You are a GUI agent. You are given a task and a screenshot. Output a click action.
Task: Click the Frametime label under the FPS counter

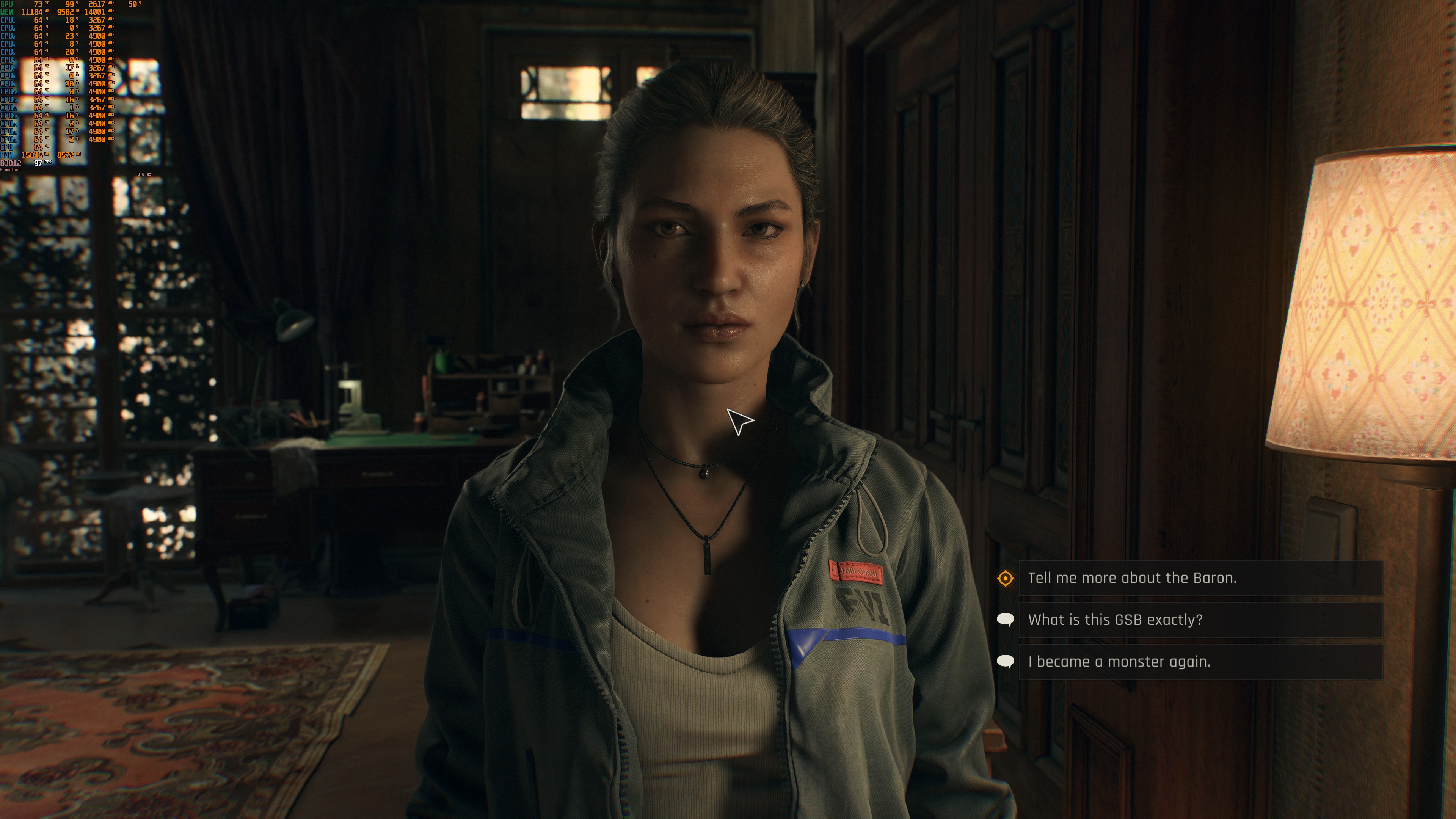point(10,169)
